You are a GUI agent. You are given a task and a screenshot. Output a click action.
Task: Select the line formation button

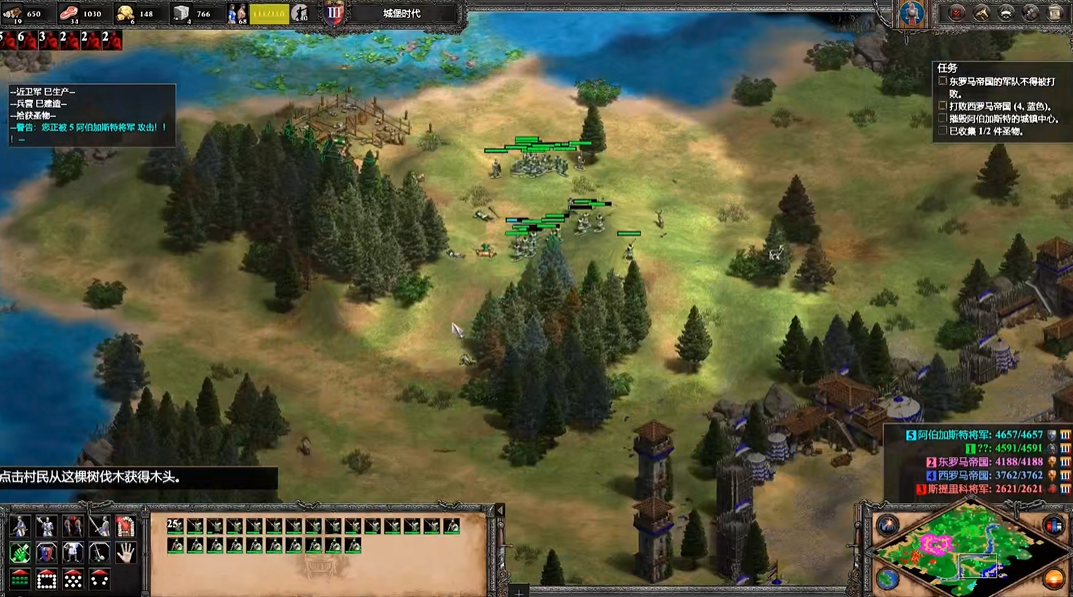tap(20, 578)
